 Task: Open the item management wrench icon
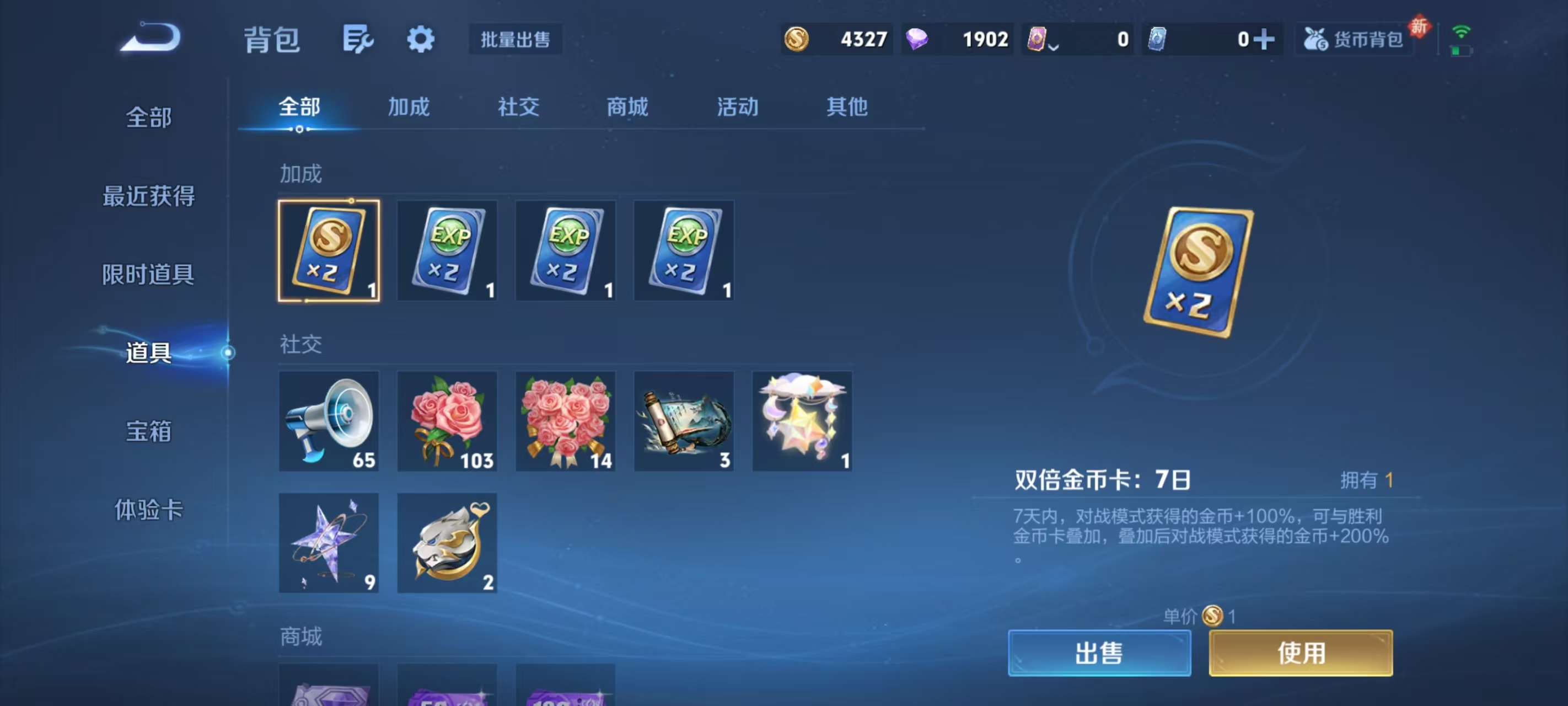point(358,39)
